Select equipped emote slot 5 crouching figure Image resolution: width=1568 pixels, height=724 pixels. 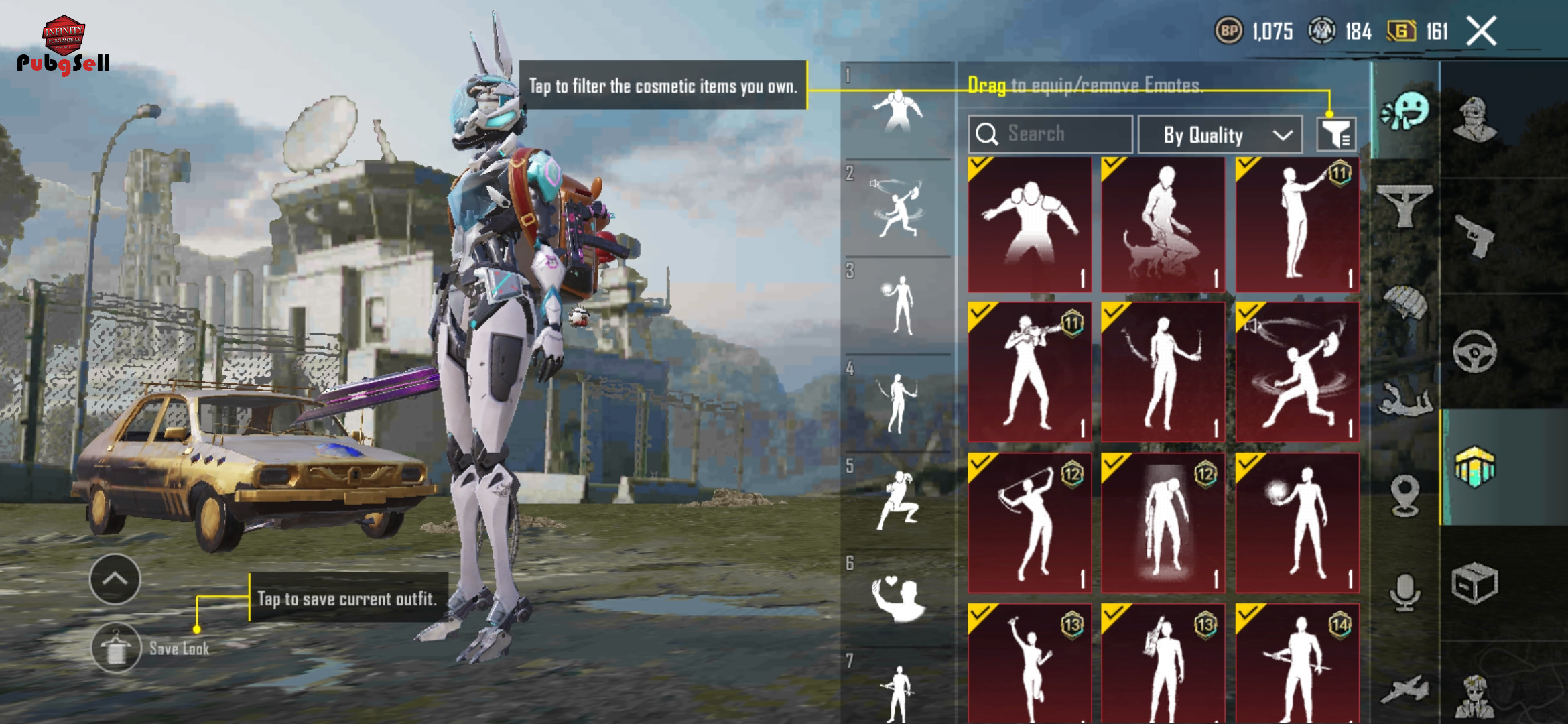(898, 501)
